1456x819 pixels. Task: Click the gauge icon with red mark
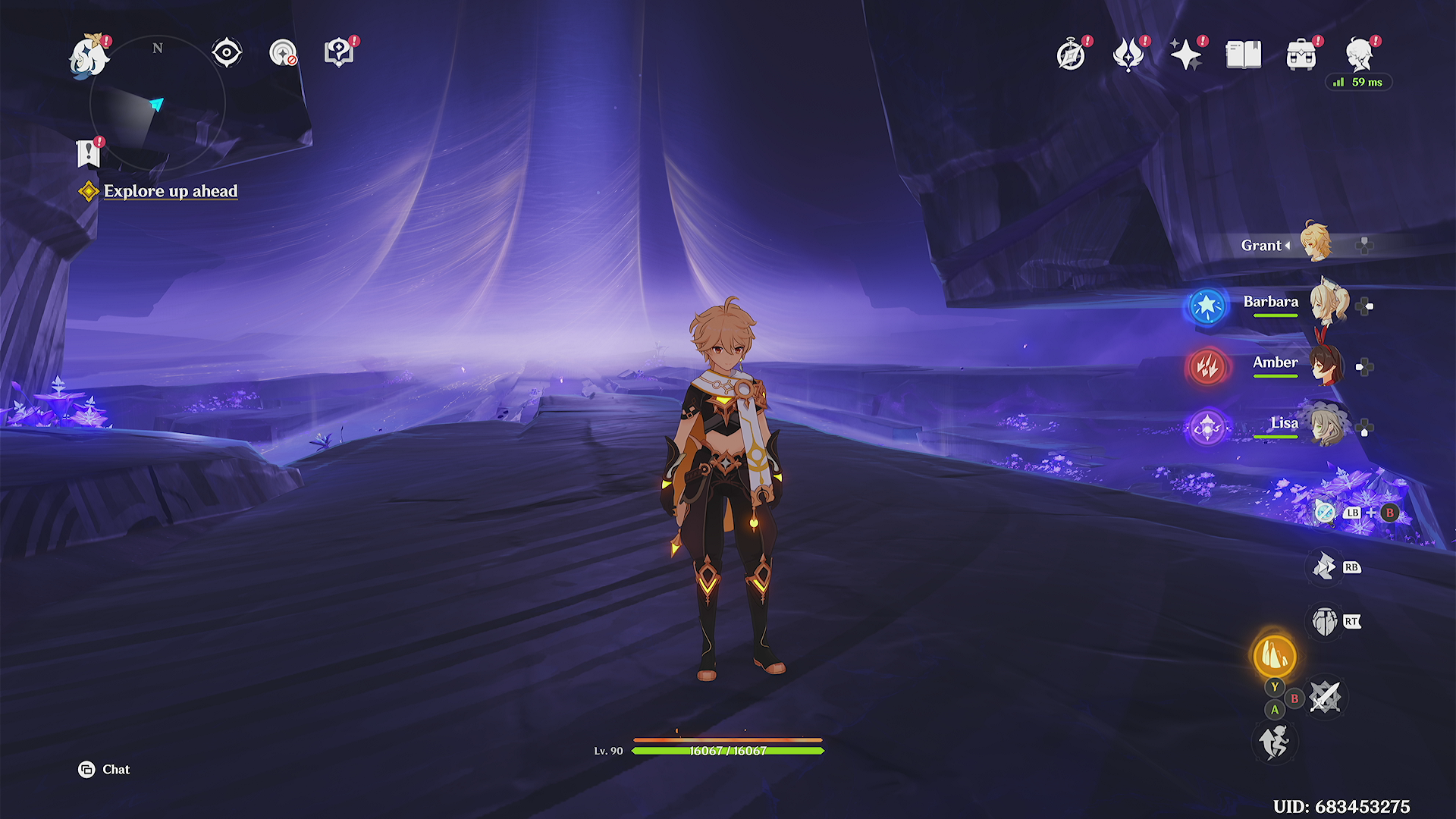click(x=283, y=53)
